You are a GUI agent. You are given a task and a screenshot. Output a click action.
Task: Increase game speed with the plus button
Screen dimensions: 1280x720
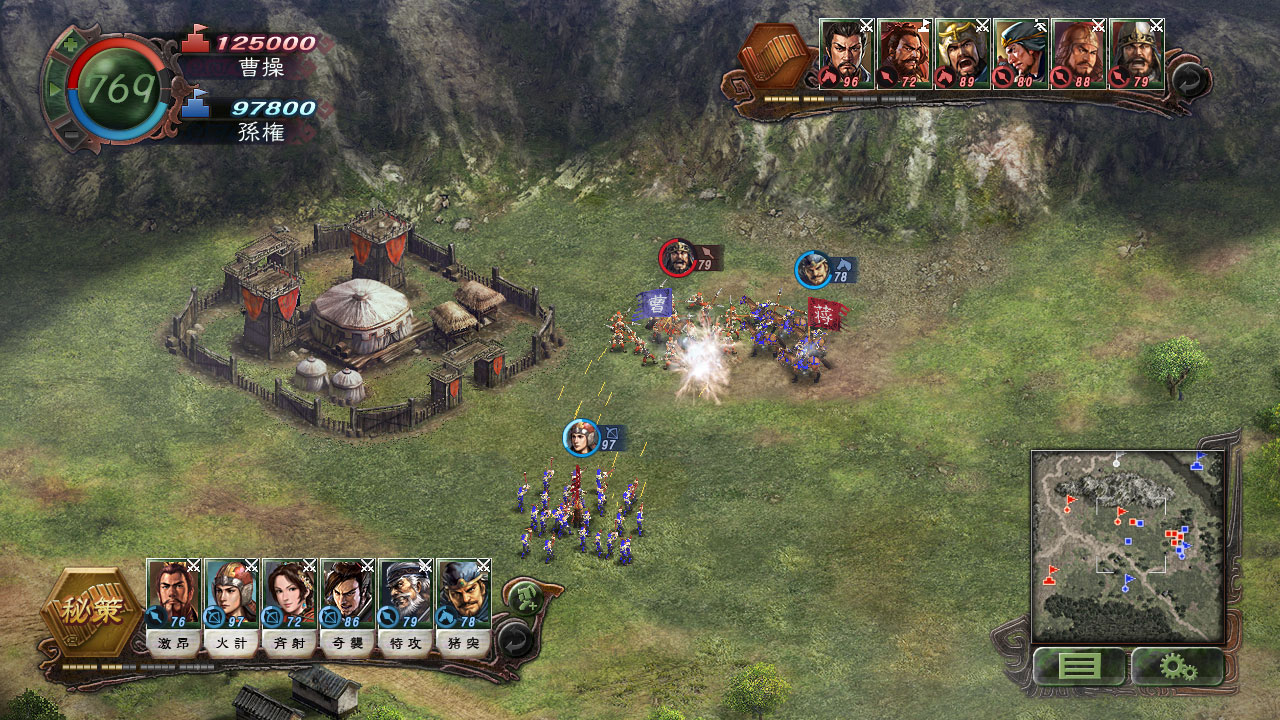click(x=69, y=44)
